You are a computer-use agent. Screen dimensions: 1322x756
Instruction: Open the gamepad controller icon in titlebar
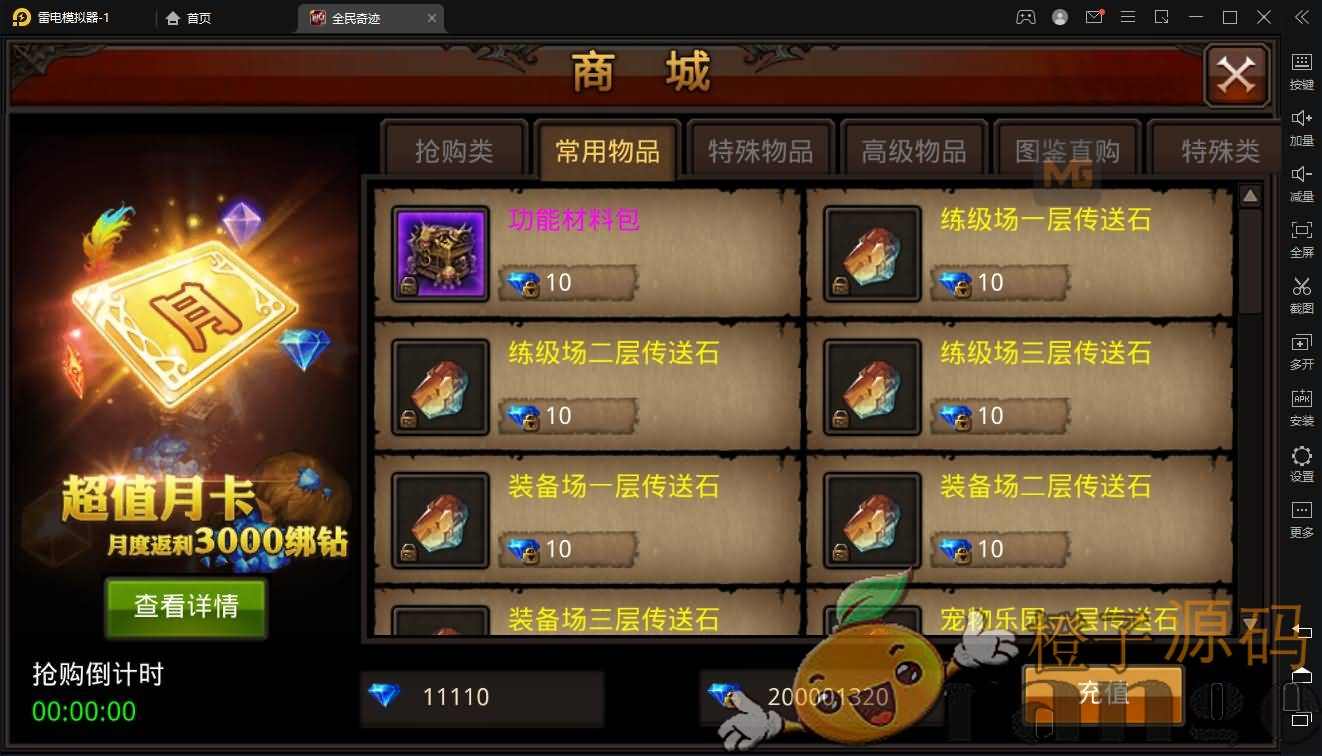coord(1025,17)
